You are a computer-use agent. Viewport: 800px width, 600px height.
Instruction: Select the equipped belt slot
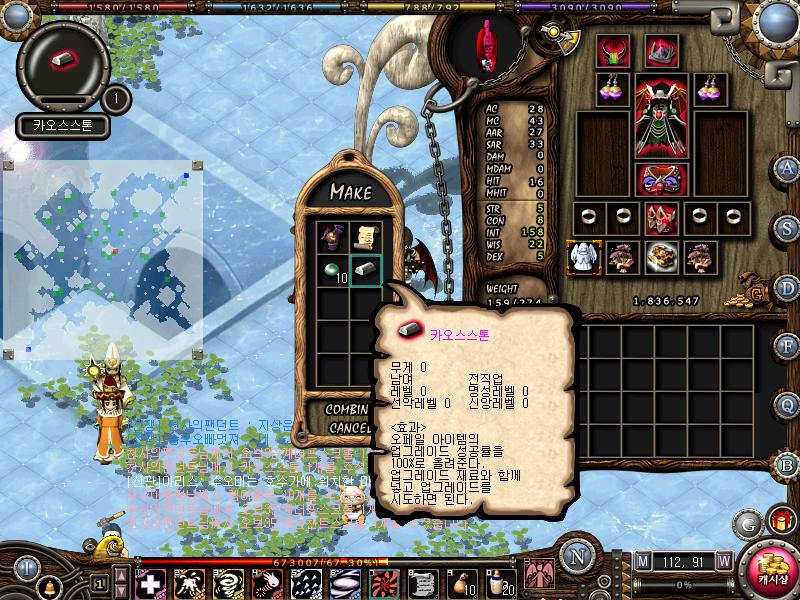[659, 179]
